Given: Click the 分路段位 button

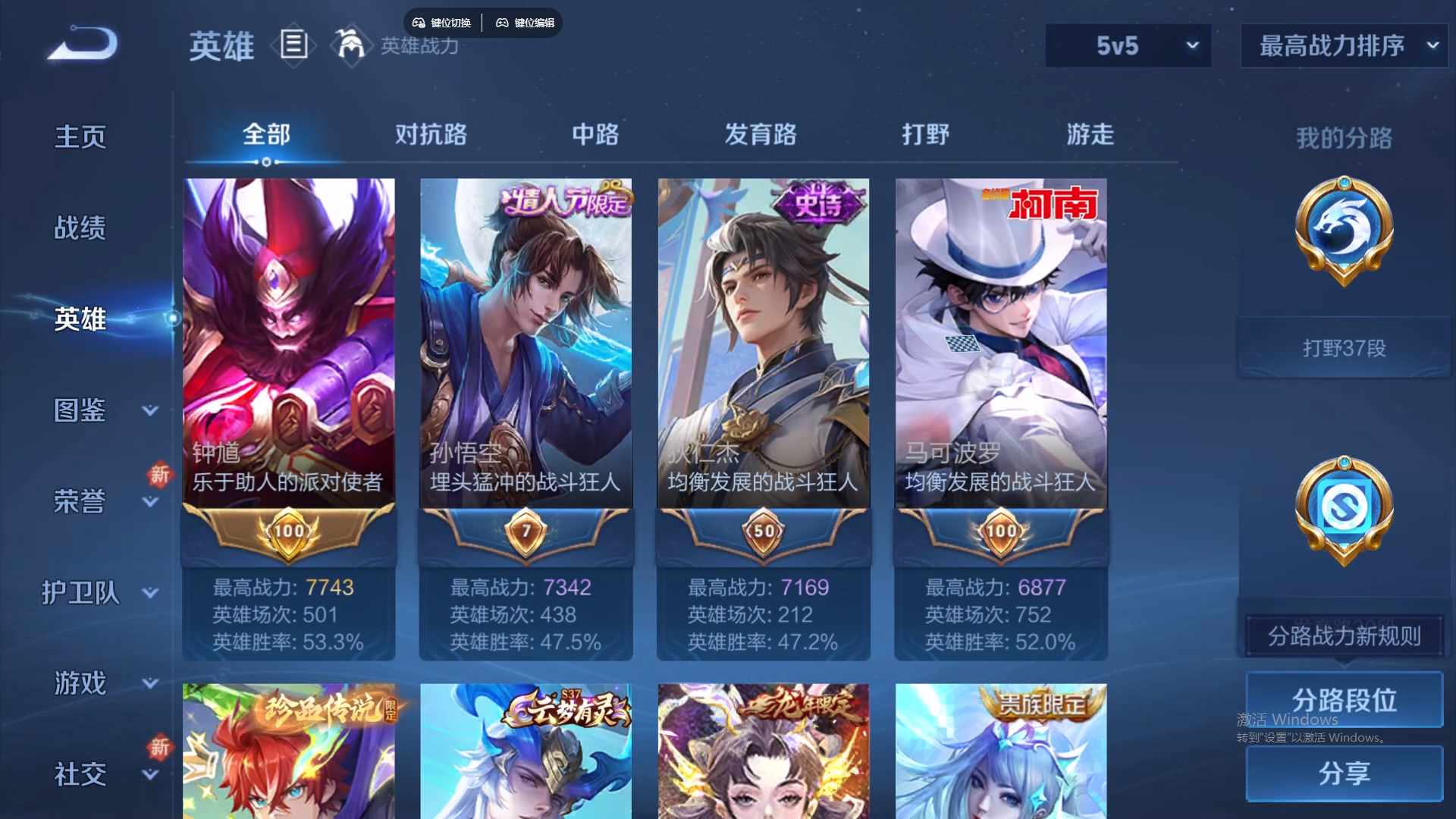Looking at the screenshot, I should pos(1343,699).
